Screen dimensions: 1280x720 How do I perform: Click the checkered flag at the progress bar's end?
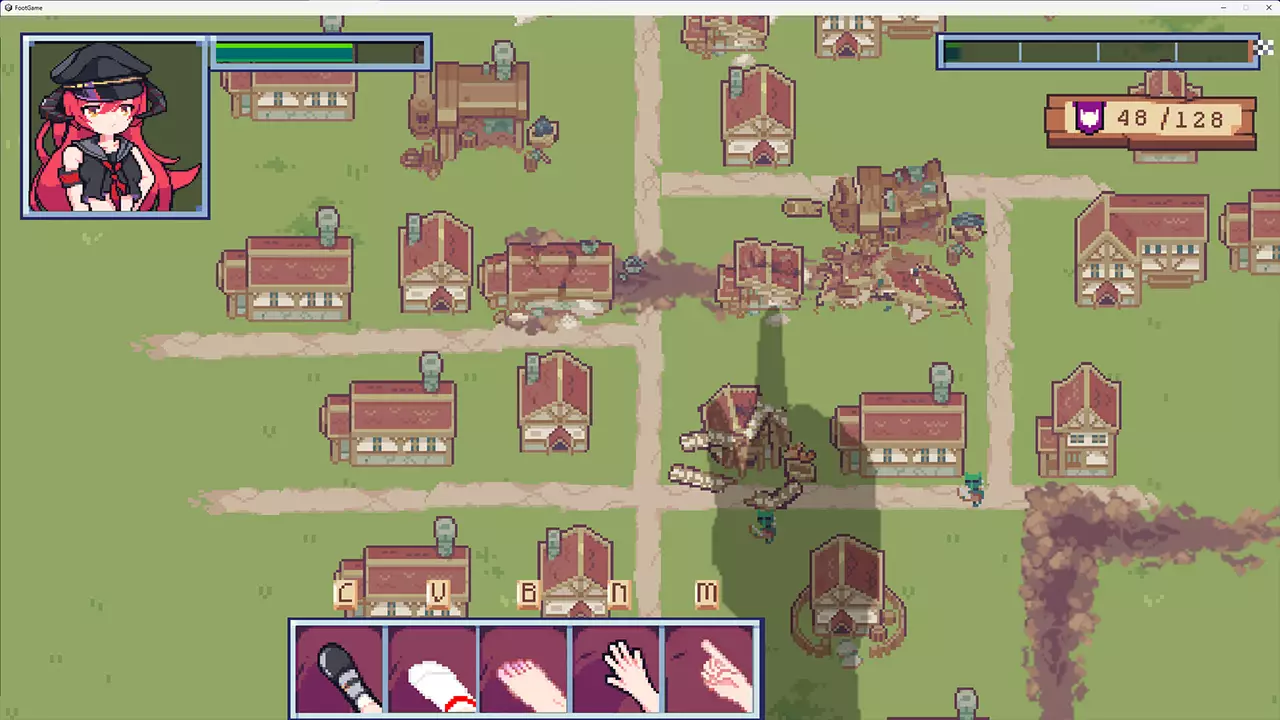[x=1263, y=46]
